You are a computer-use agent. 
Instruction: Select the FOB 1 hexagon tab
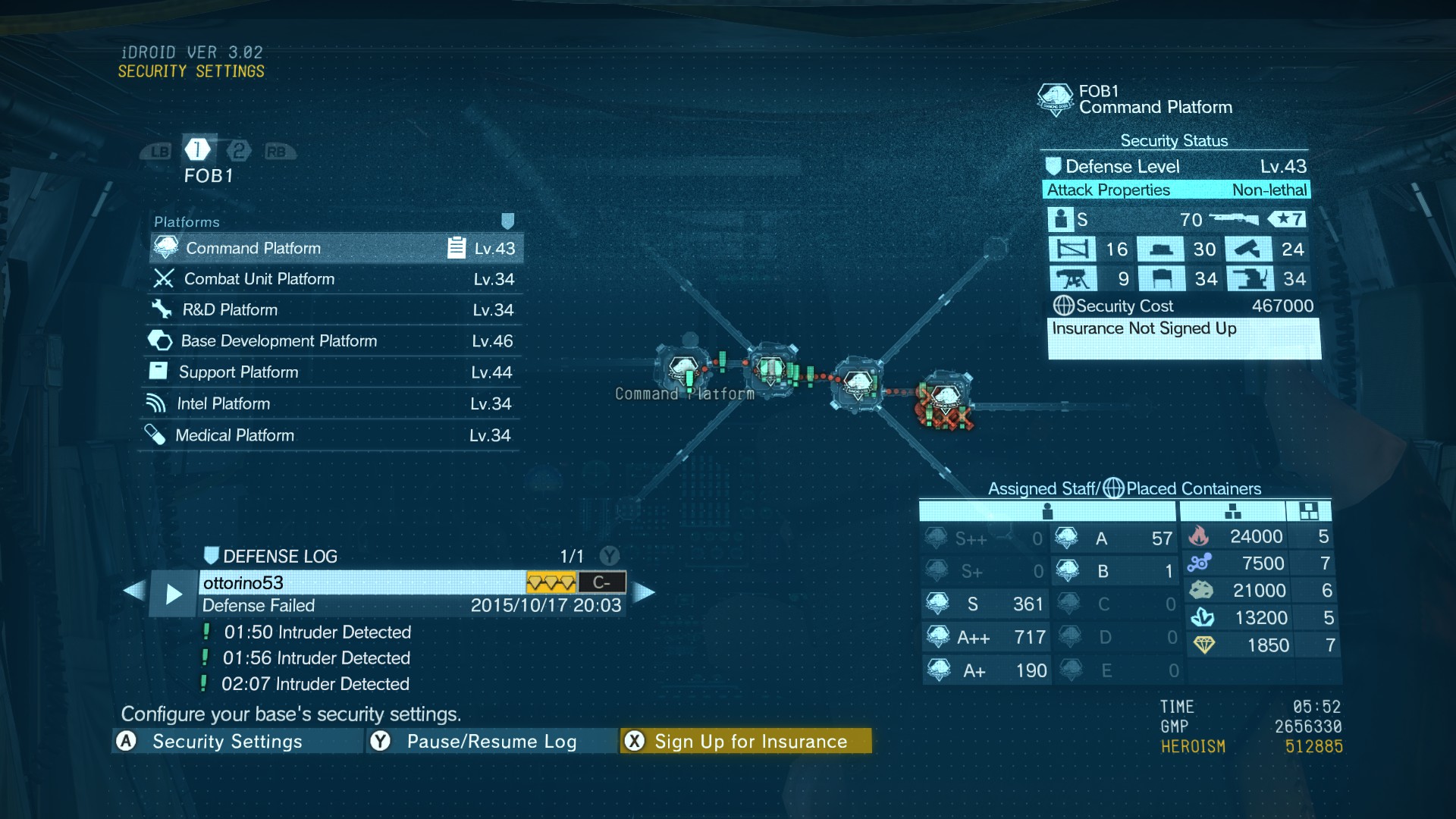point(197,149)
